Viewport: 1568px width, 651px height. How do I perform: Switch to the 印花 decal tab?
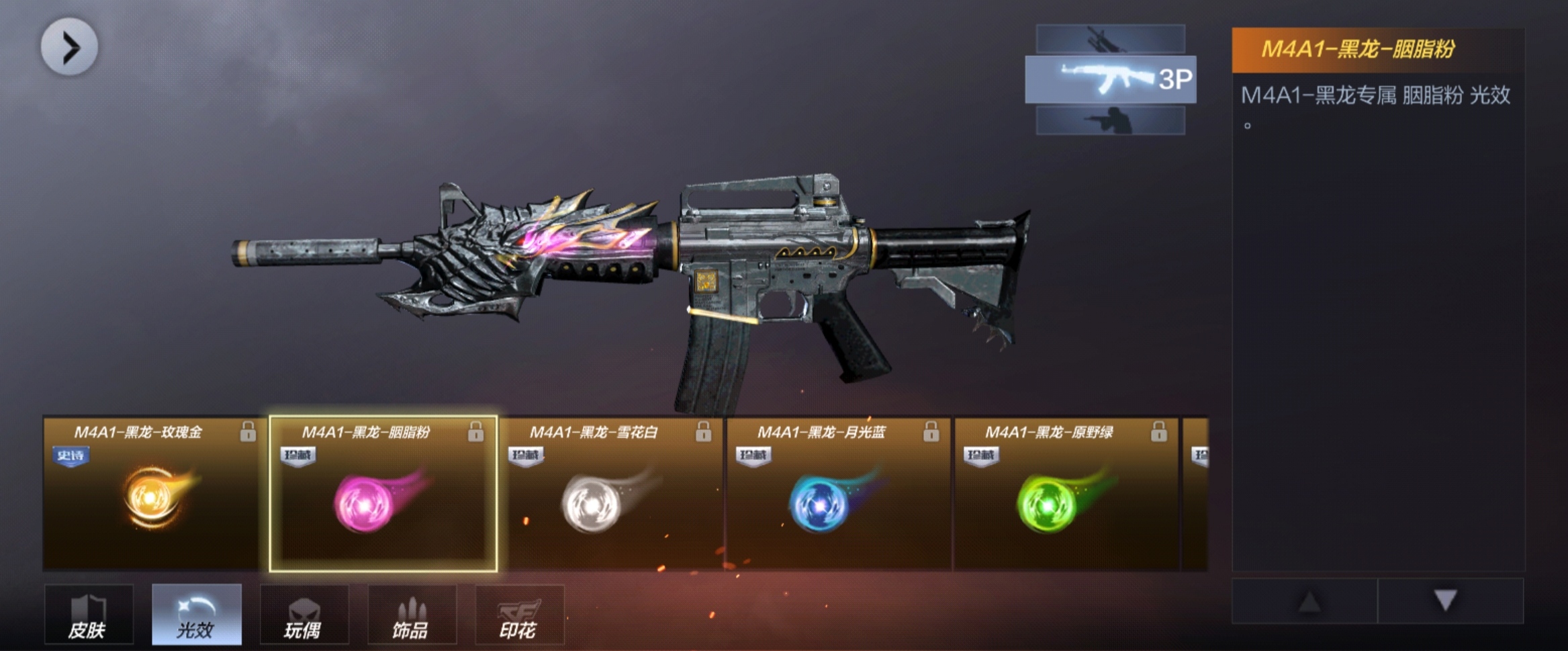(519, 615)
